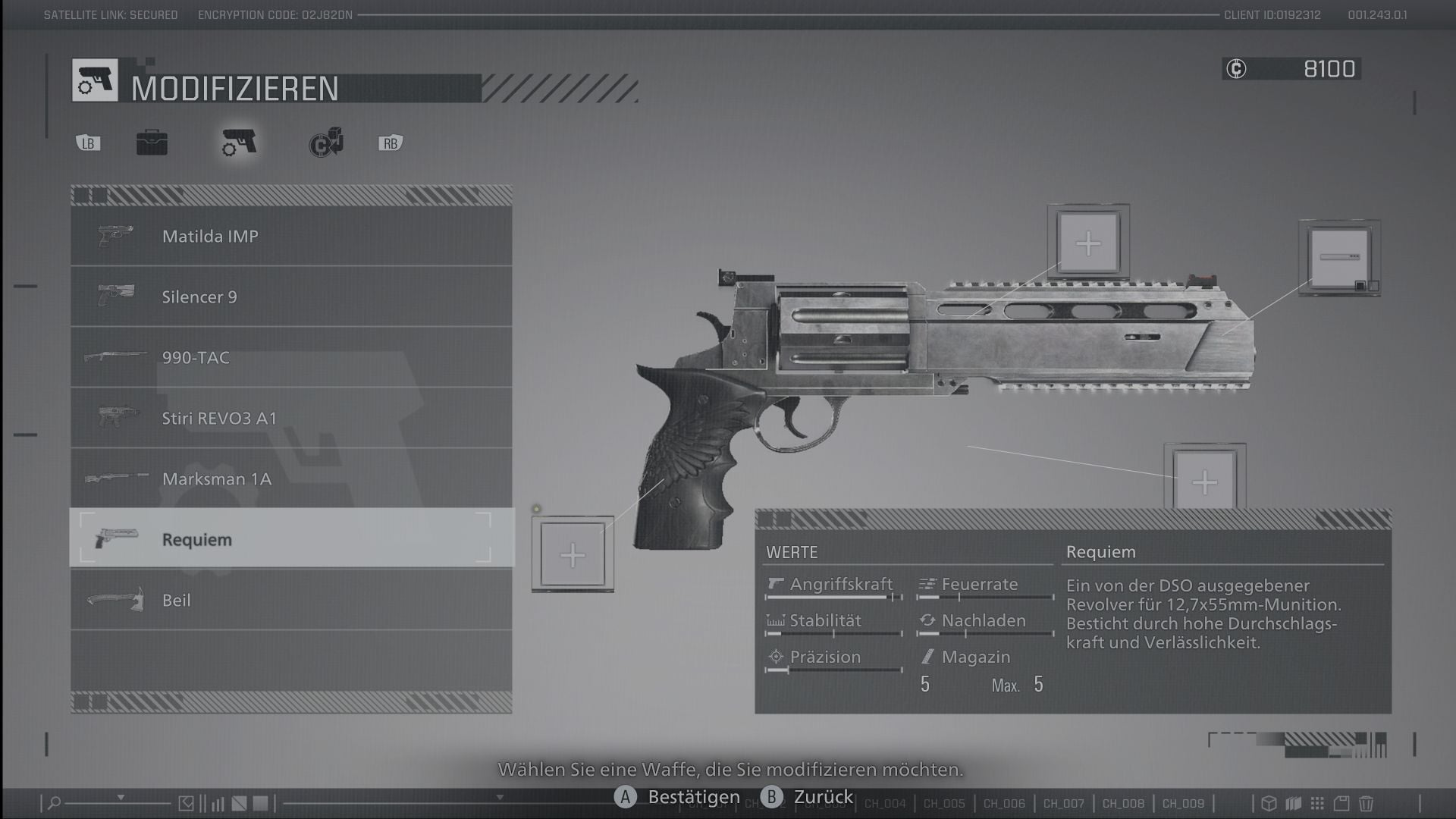Select the 990-TAC shotgun entry
Screen dimensions: 1456x819
[291, 357]
